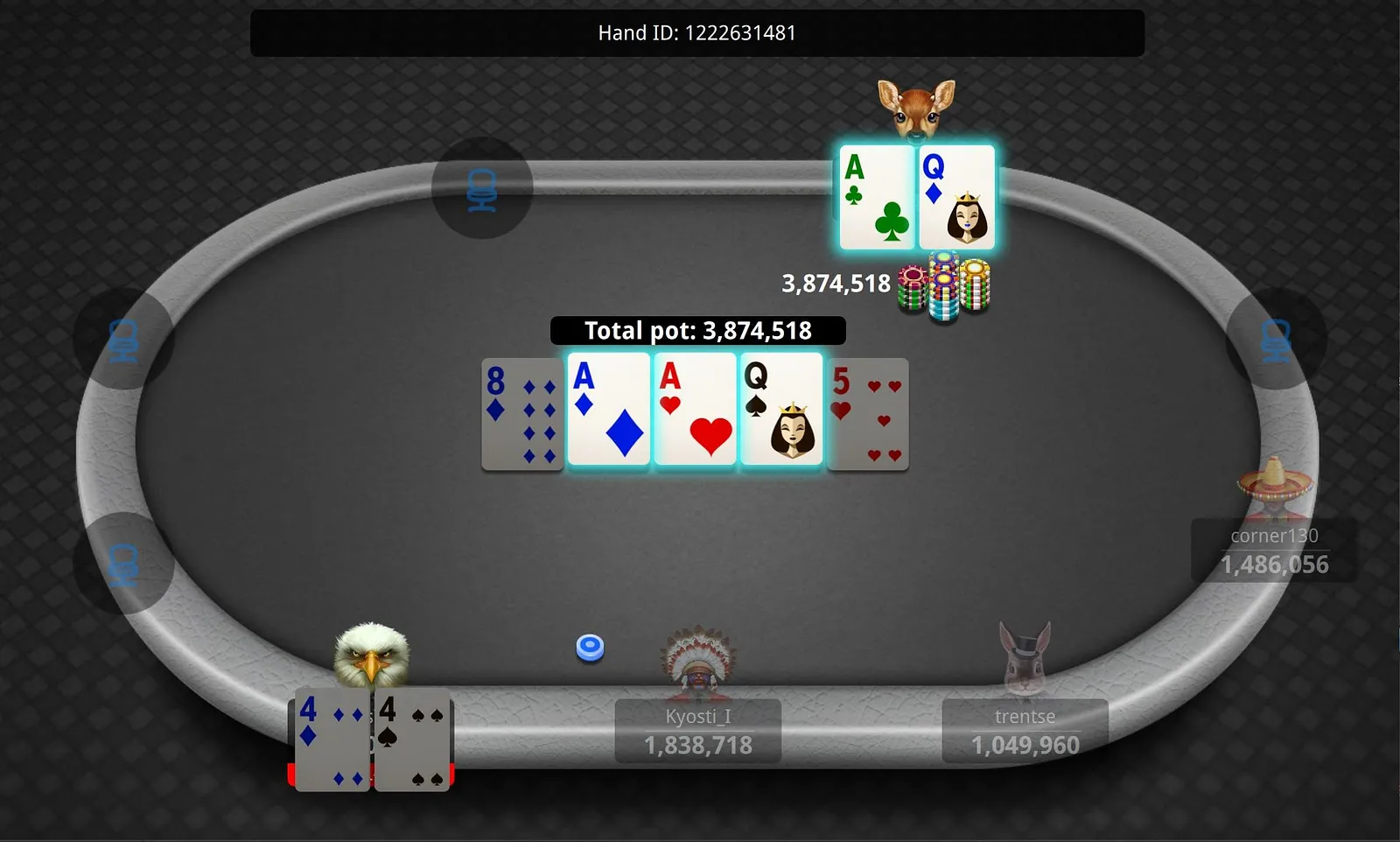Select the Ace of clubs hole card

point(877,198)
